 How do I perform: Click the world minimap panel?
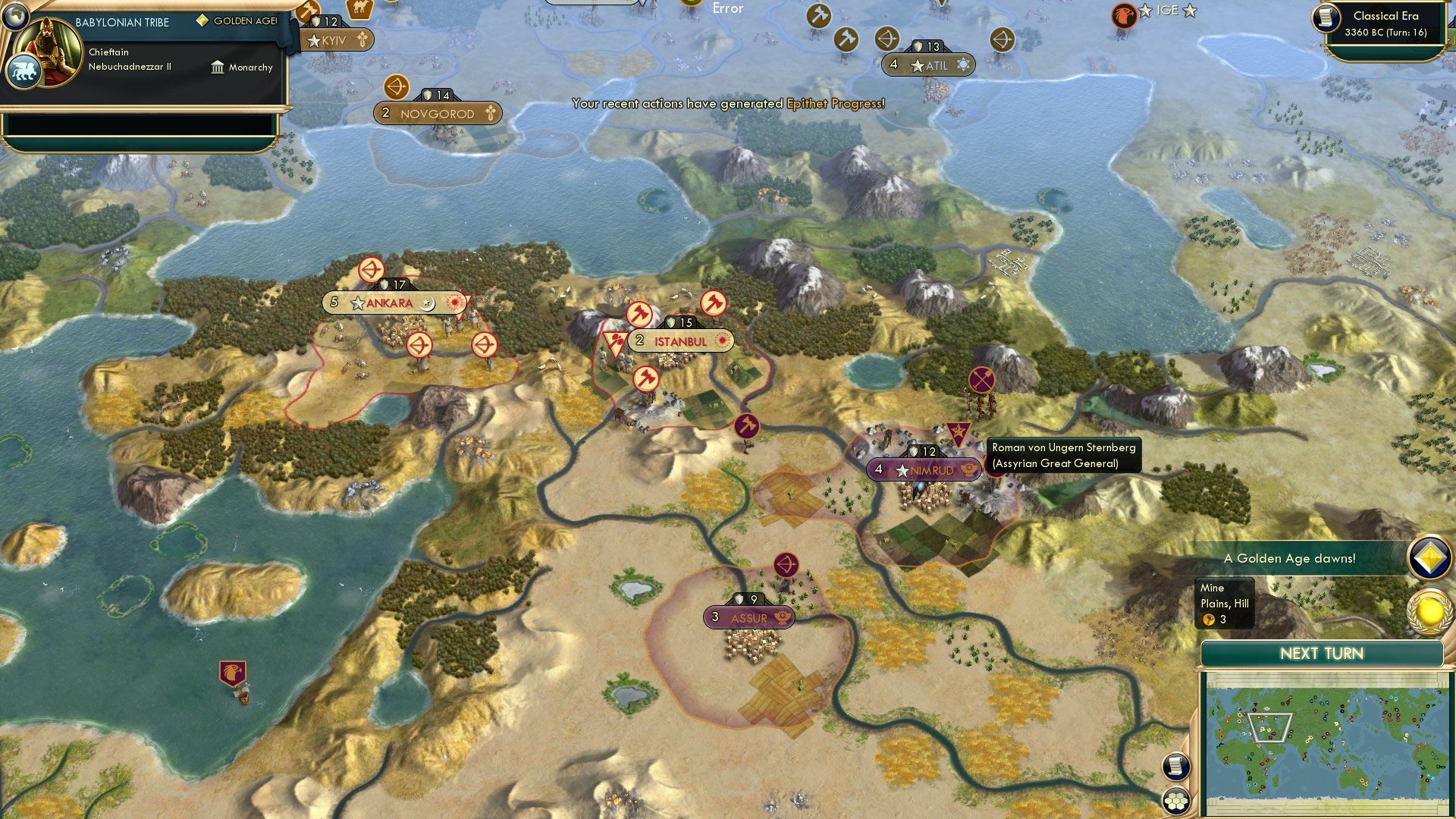pos(1331,739)
